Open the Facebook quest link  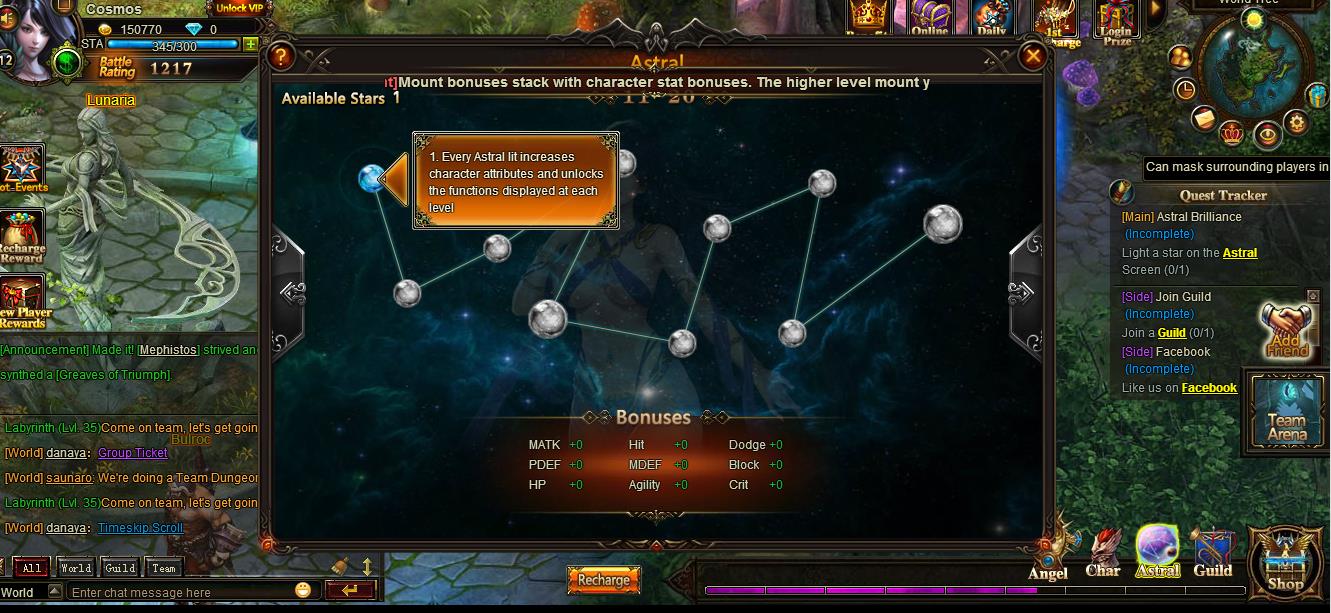pos(1209,388)
